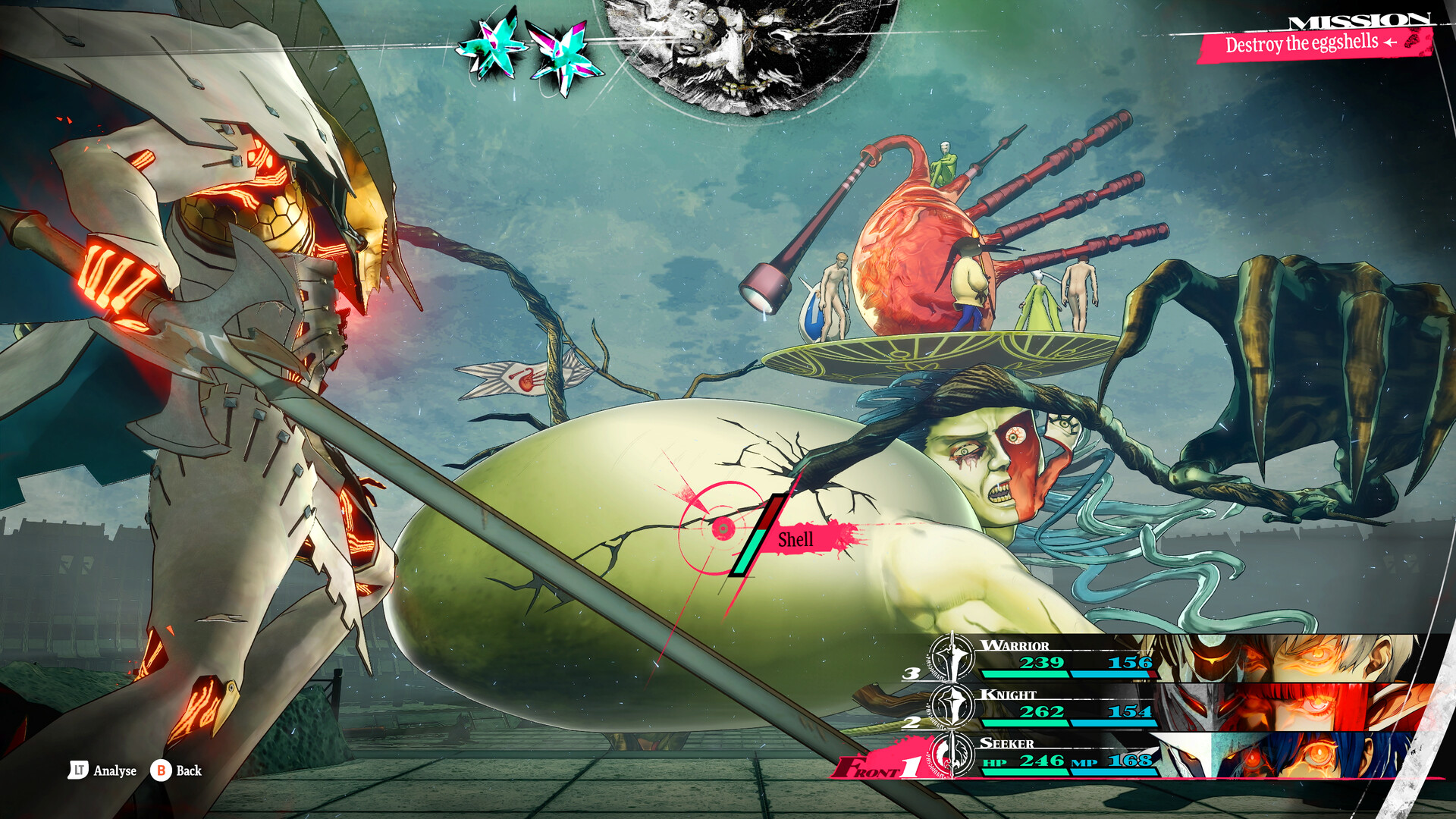1456x819 pixels.
Task: Choose the "Back" command
Action: 189,770
